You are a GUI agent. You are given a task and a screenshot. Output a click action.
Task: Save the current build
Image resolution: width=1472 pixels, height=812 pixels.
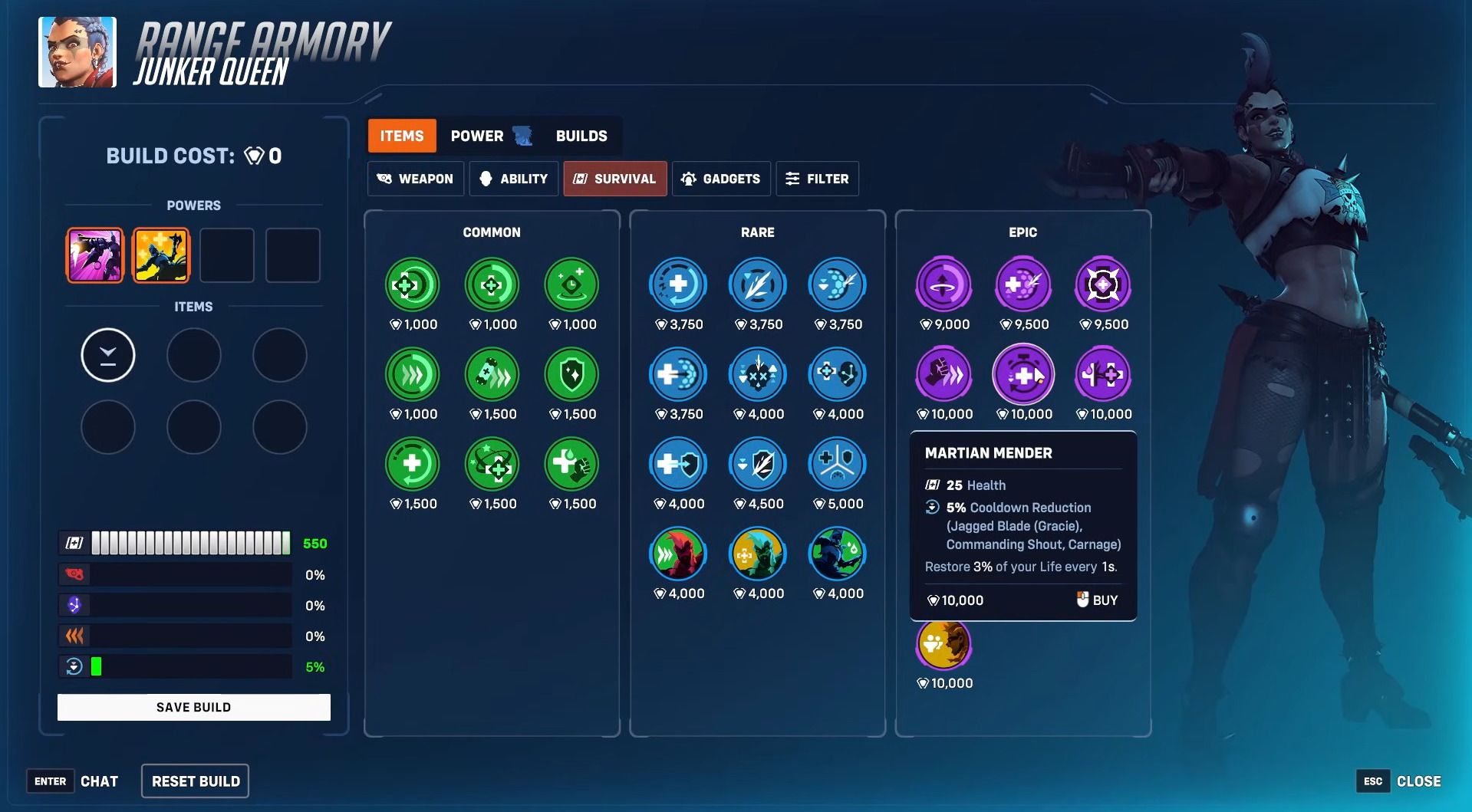[x=193, y=707]
